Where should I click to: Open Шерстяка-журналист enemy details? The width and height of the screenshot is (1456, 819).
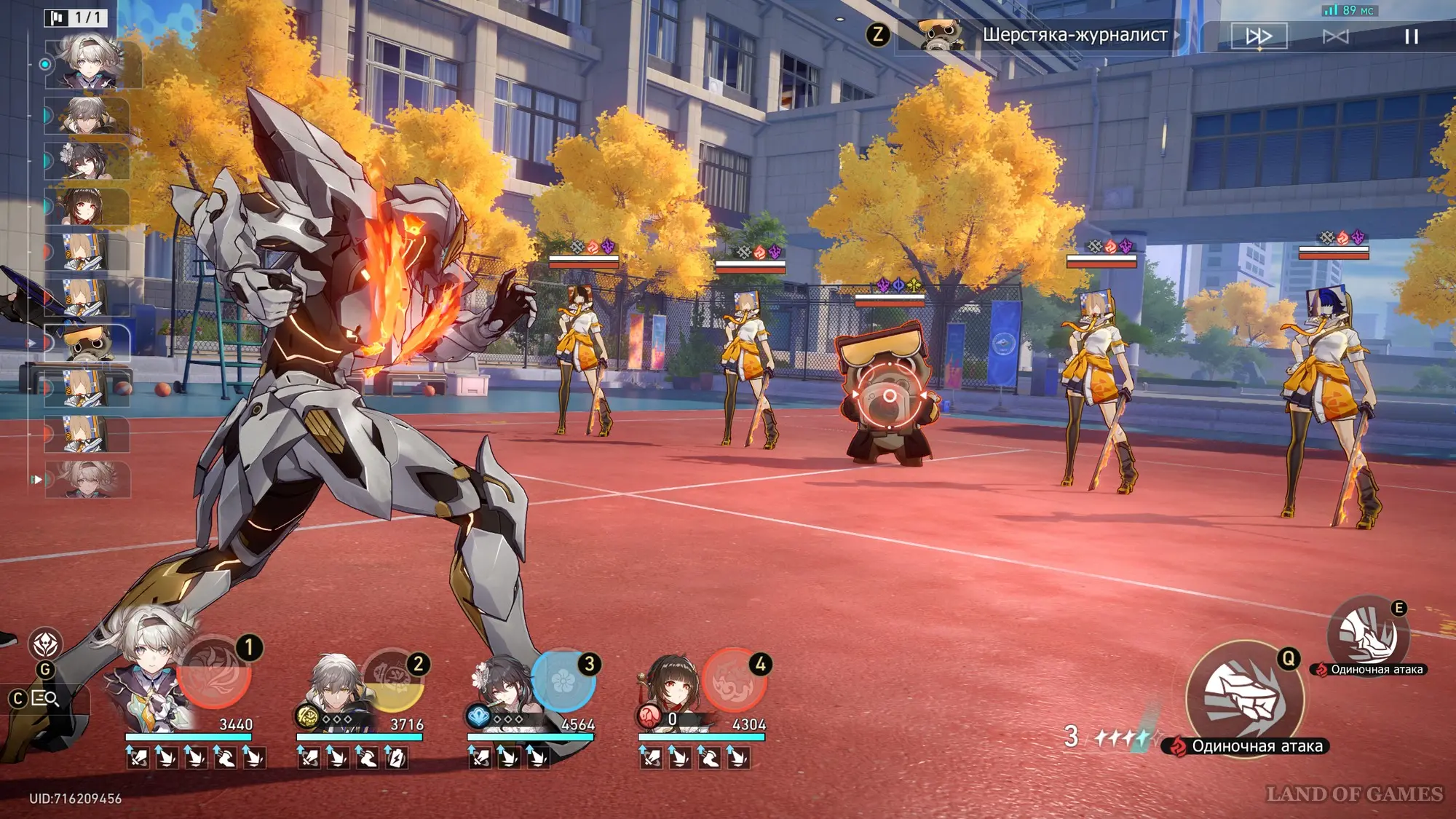[x=1048, y=35]
